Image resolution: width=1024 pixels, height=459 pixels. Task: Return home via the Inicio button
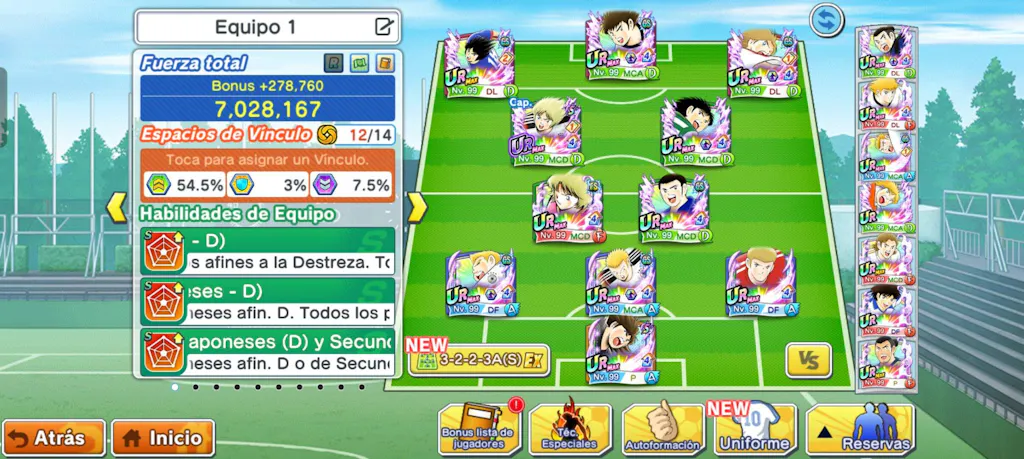click(163, 437)
